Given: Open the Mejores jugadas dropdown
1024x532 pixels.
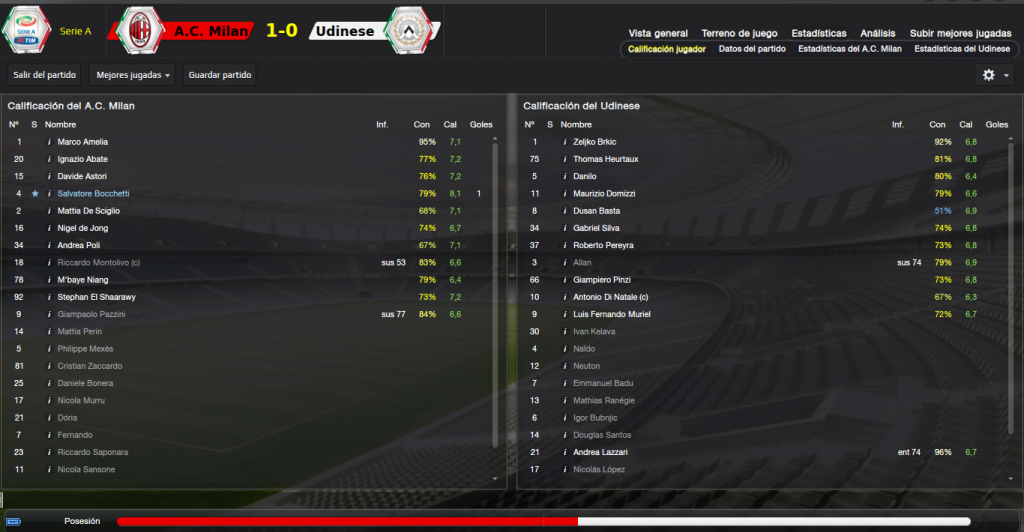Looking at the screenshot, I should tap(132, 75).
